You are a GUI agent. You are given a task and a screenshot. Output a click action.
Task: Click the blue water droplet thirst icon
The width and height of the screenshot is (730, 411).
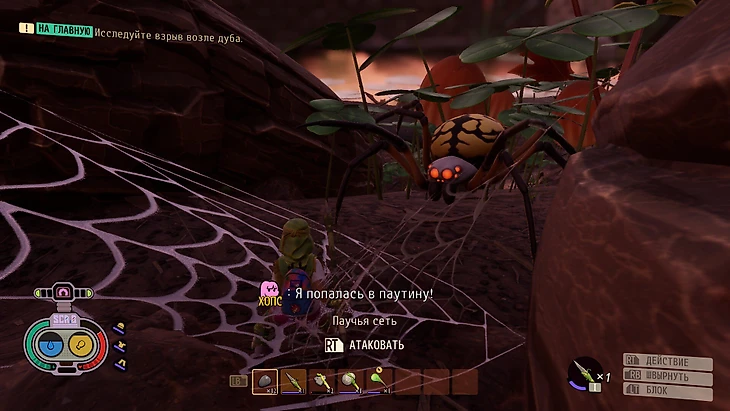tap(49, 347)
